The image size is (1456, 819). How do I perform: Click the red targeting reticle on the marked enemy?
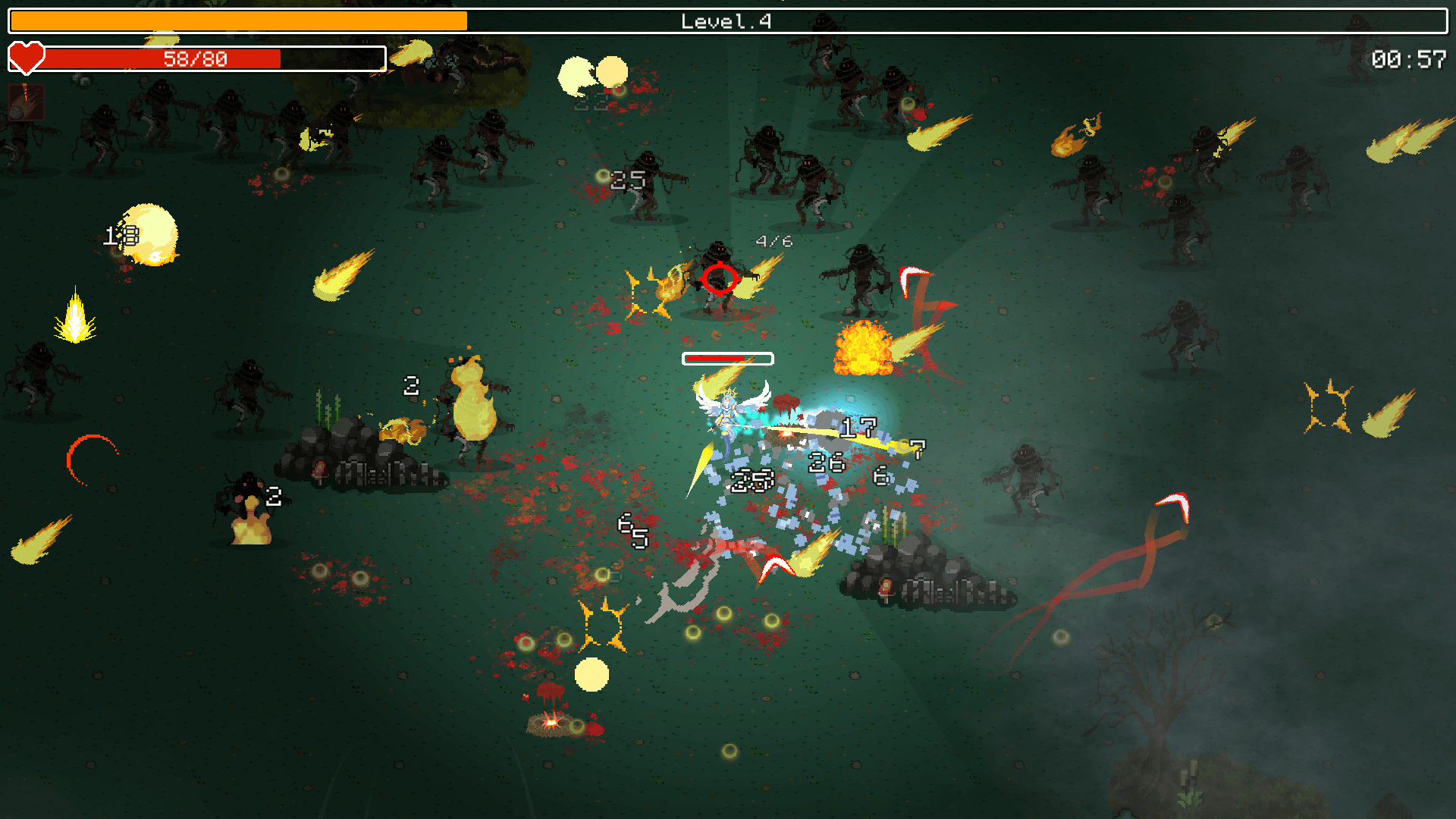pos(720,280)
